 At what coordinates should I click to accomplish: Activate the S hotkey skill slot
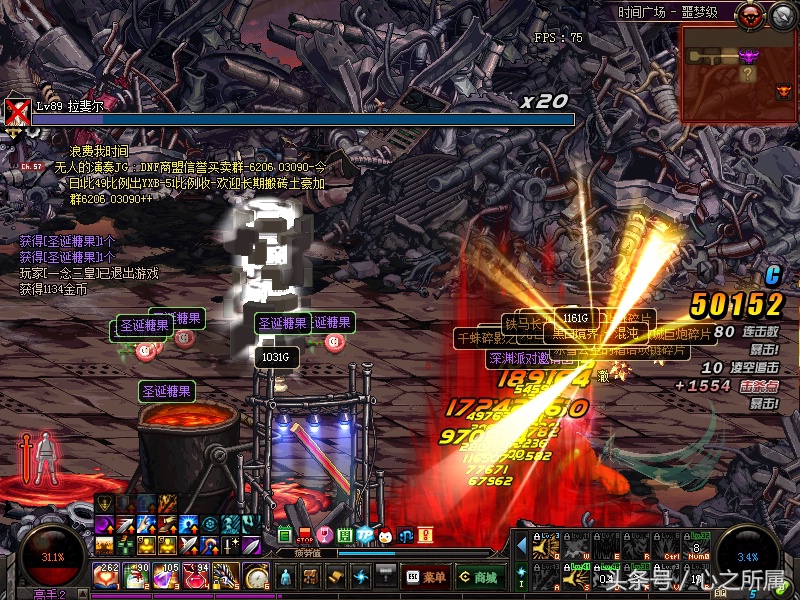(x=575, y=577)
